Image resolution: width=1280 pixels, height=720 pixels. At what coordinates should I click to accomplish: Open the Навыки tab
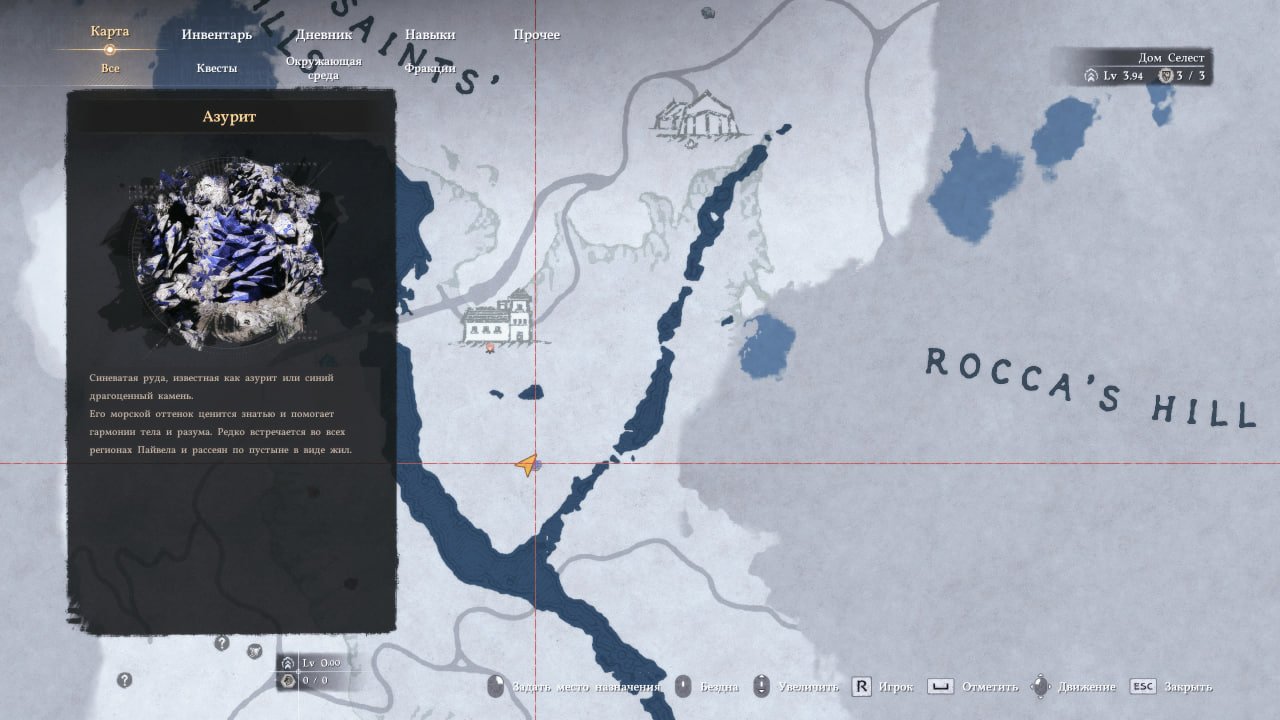pos(430,35)
